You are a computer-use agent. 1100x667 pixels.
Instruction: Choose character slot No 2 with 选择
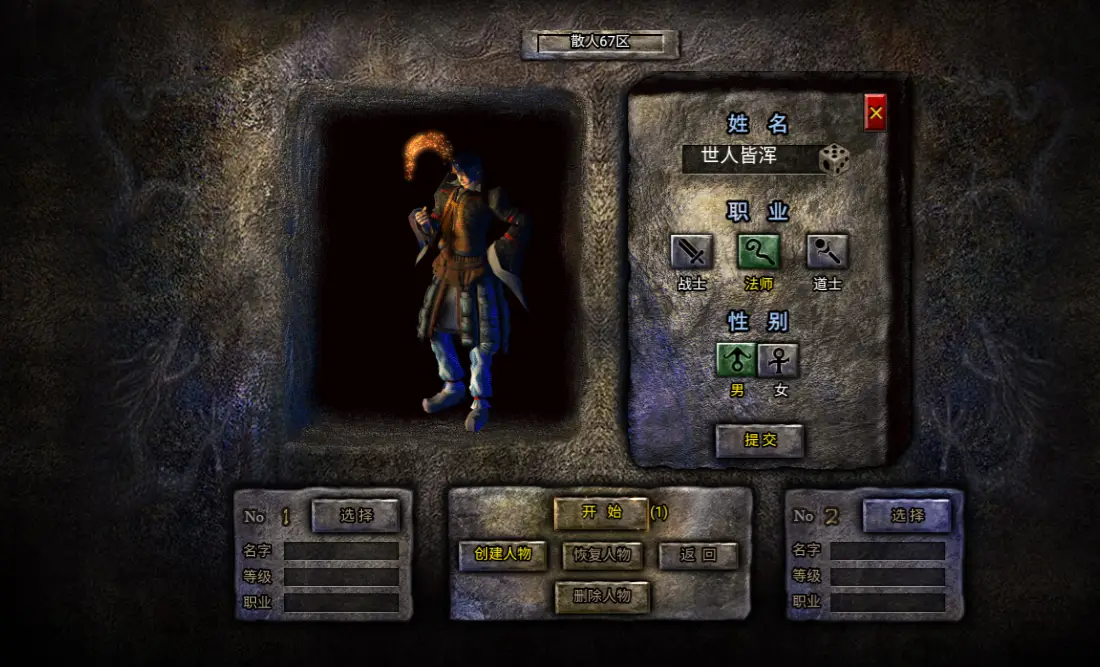pyautogui.click(x=907, y=515)
